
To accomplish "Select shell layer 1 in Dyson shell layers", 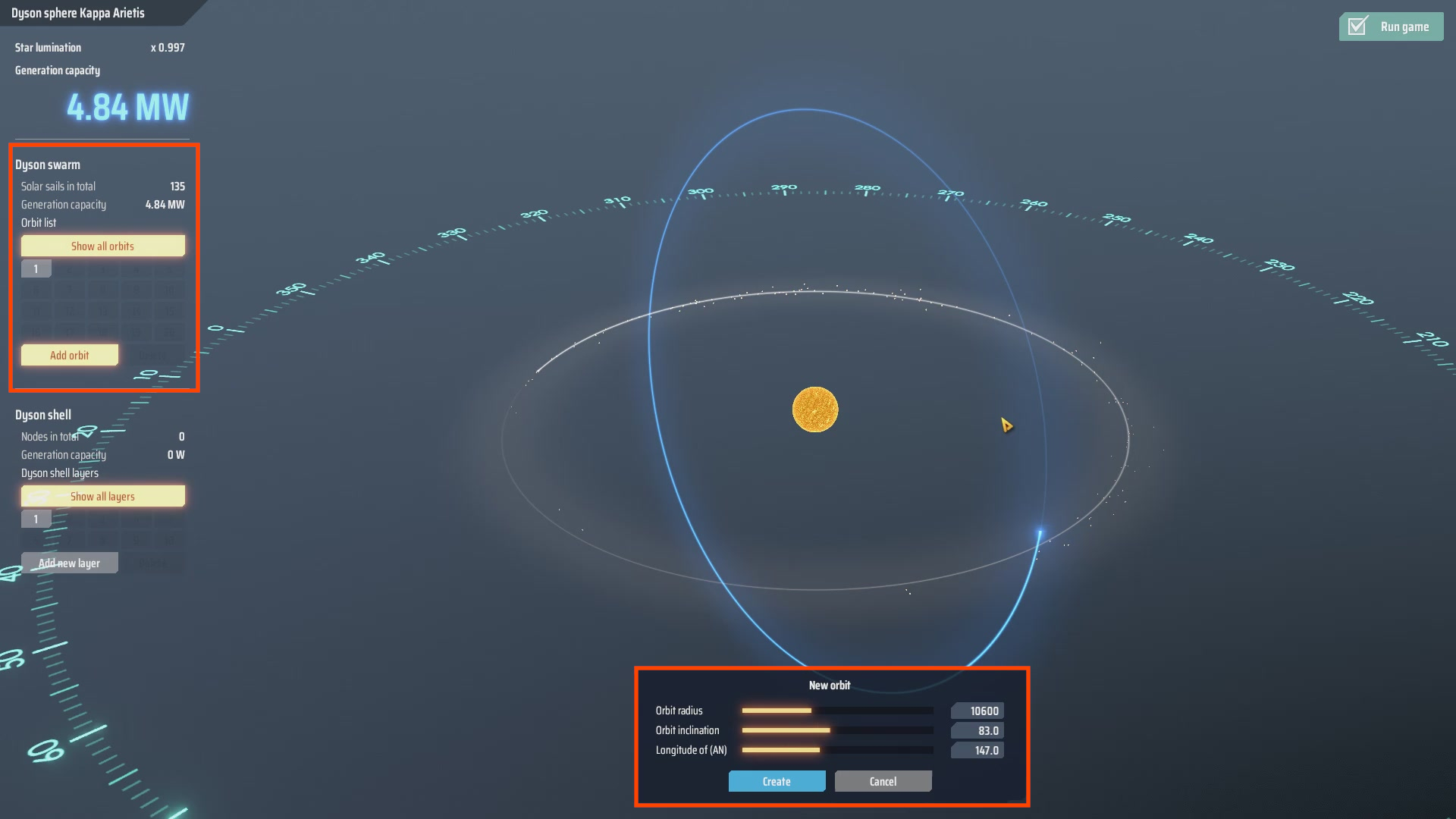I will pos(35,519).
